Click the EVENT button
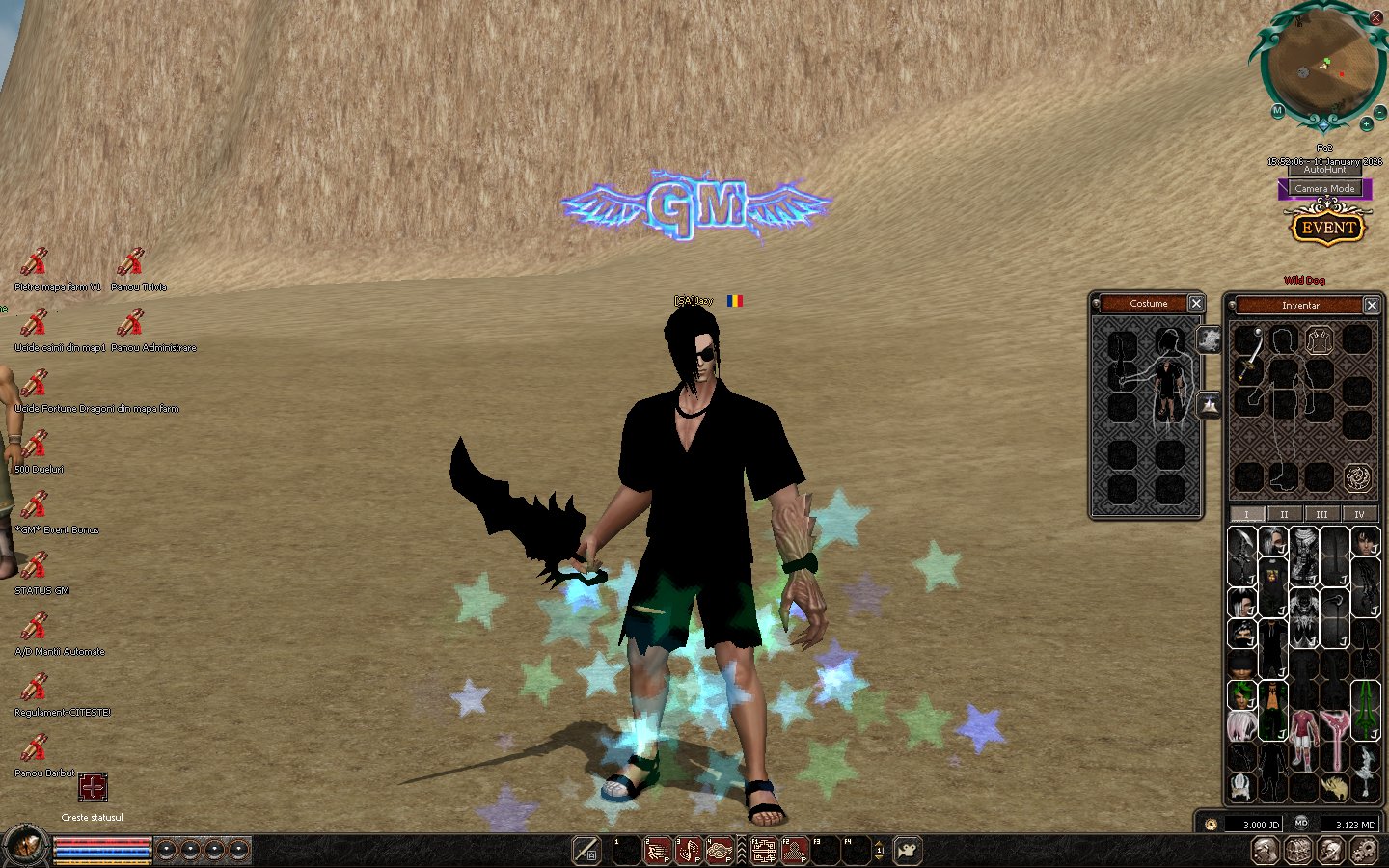This screenshot has width=1389, height=868. tap(1328, 229)
